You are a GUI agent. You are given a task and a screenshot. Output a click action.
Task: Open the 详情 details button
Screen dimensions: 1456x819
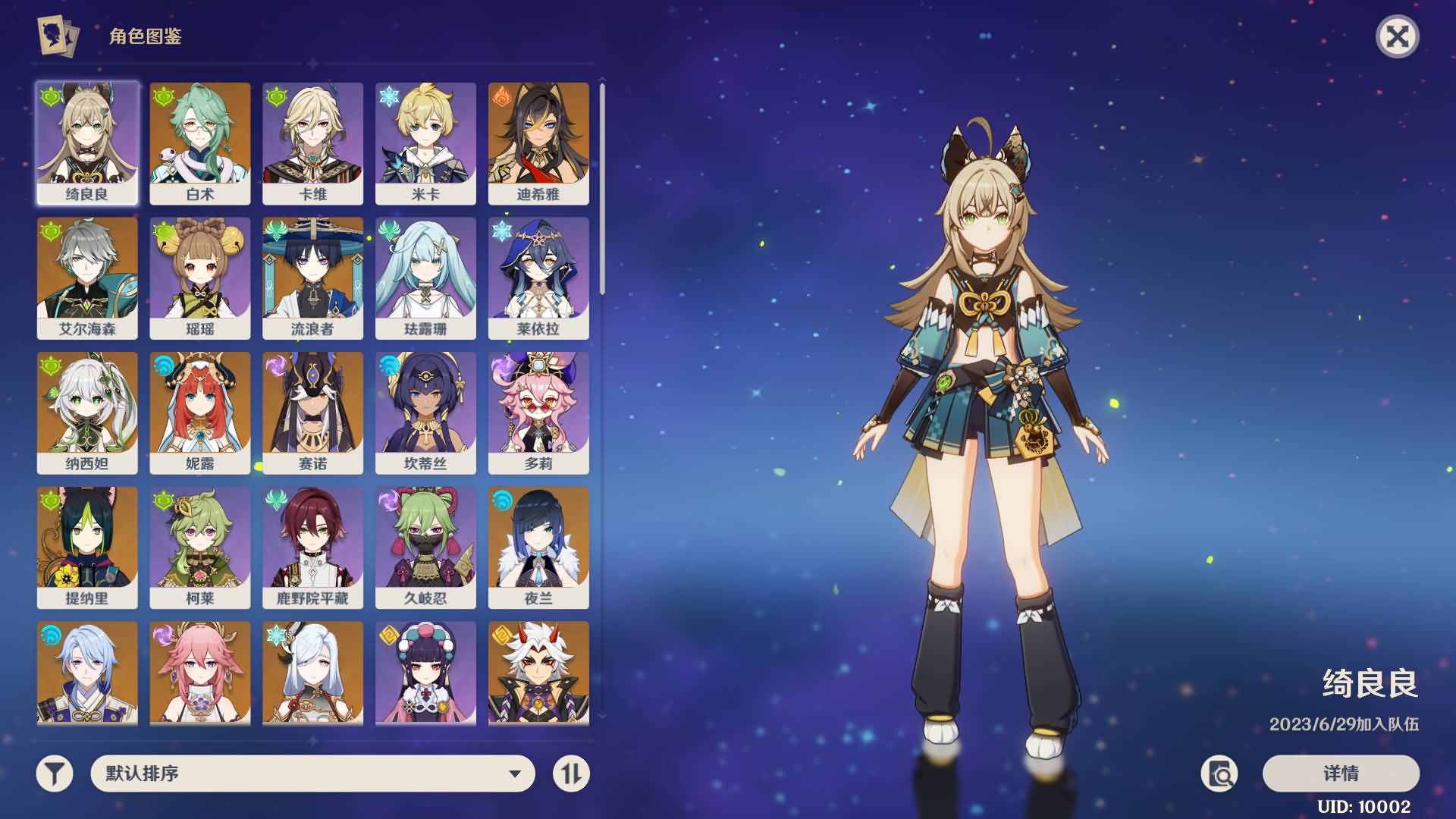[1341, 773]
